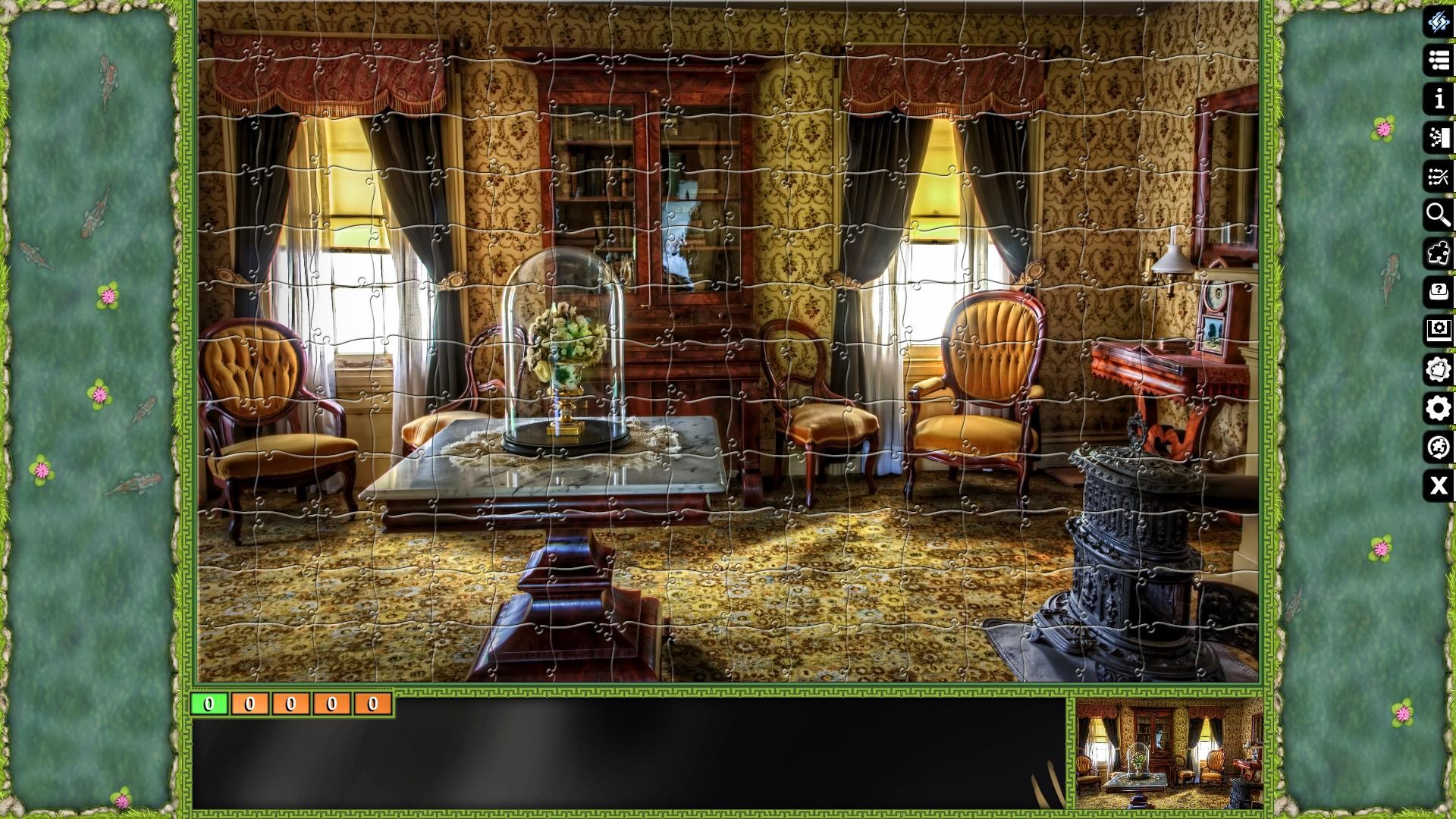The height and width of the screenshot is (819, 1456).
Task: Click the Steam overlay circle icon
Action: click(x=1437, y=448)
